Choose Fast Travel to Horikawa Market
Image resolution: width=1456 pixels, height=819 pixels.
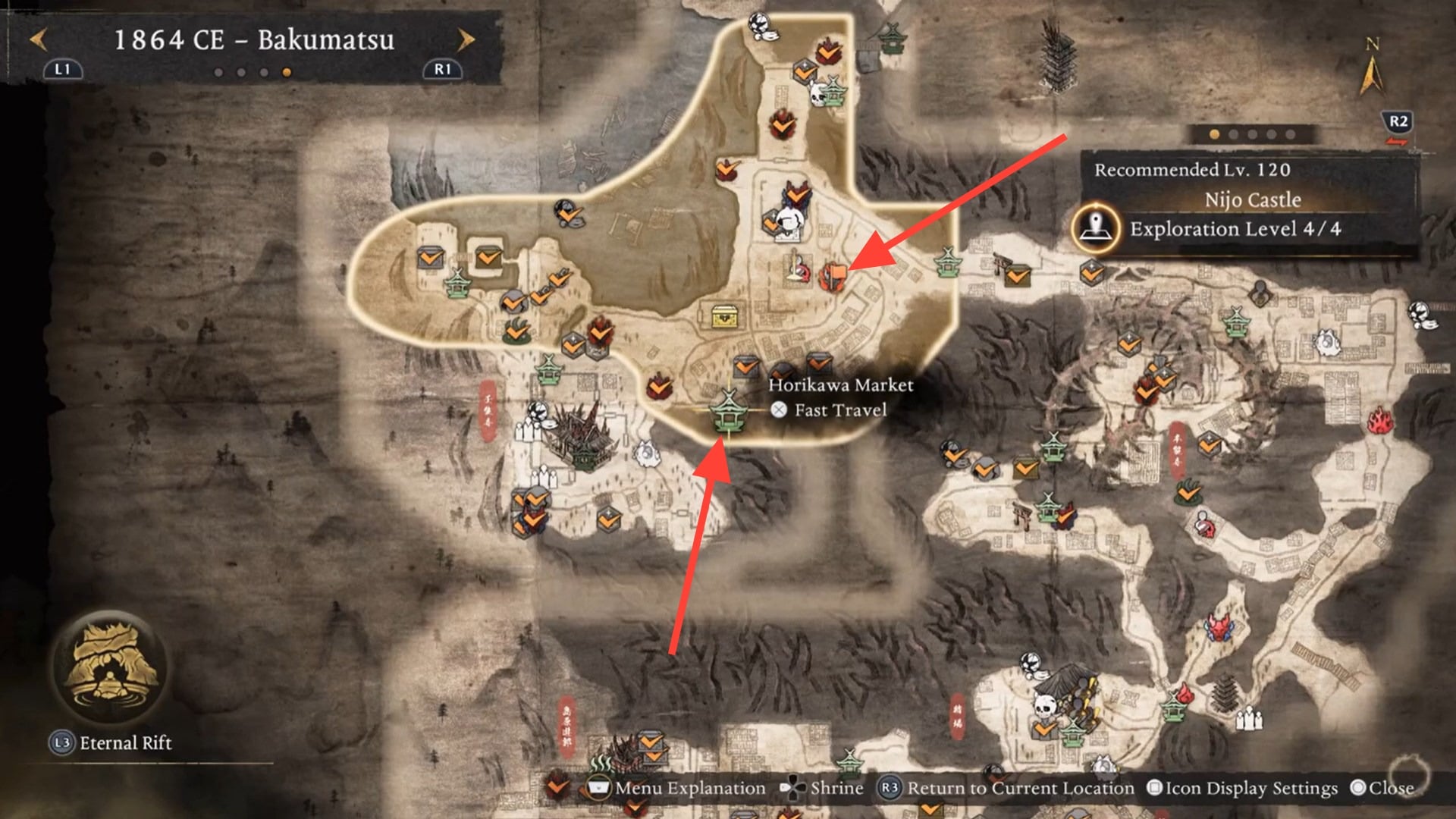coord(830,410)
